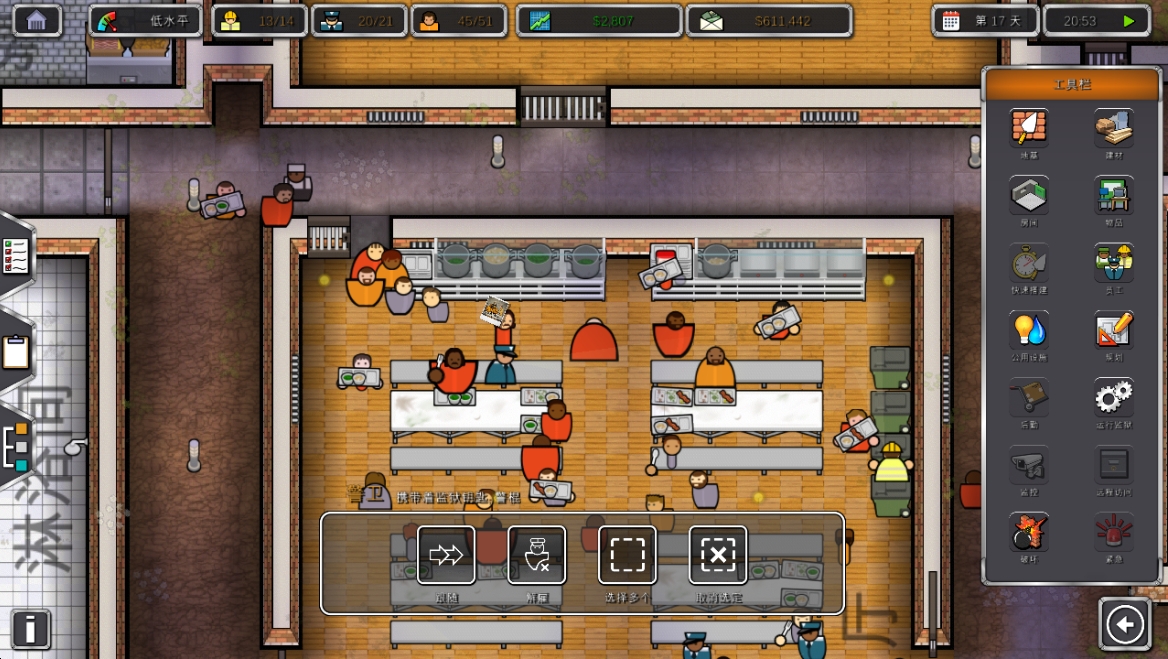Viewport: 1168px width, 659px height.
Task: Open the Objects (物品) desk icon
Action: (x=1113, y=195)
